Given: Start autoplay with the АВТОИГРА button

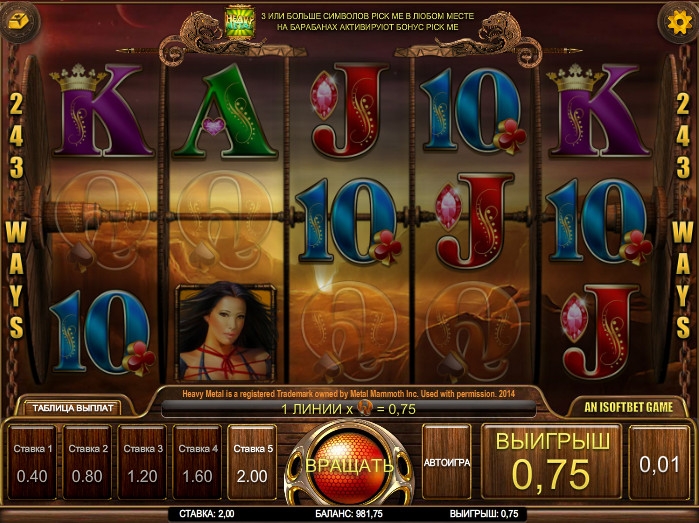Looking at the screenshot, I should [x=446, y=463].
